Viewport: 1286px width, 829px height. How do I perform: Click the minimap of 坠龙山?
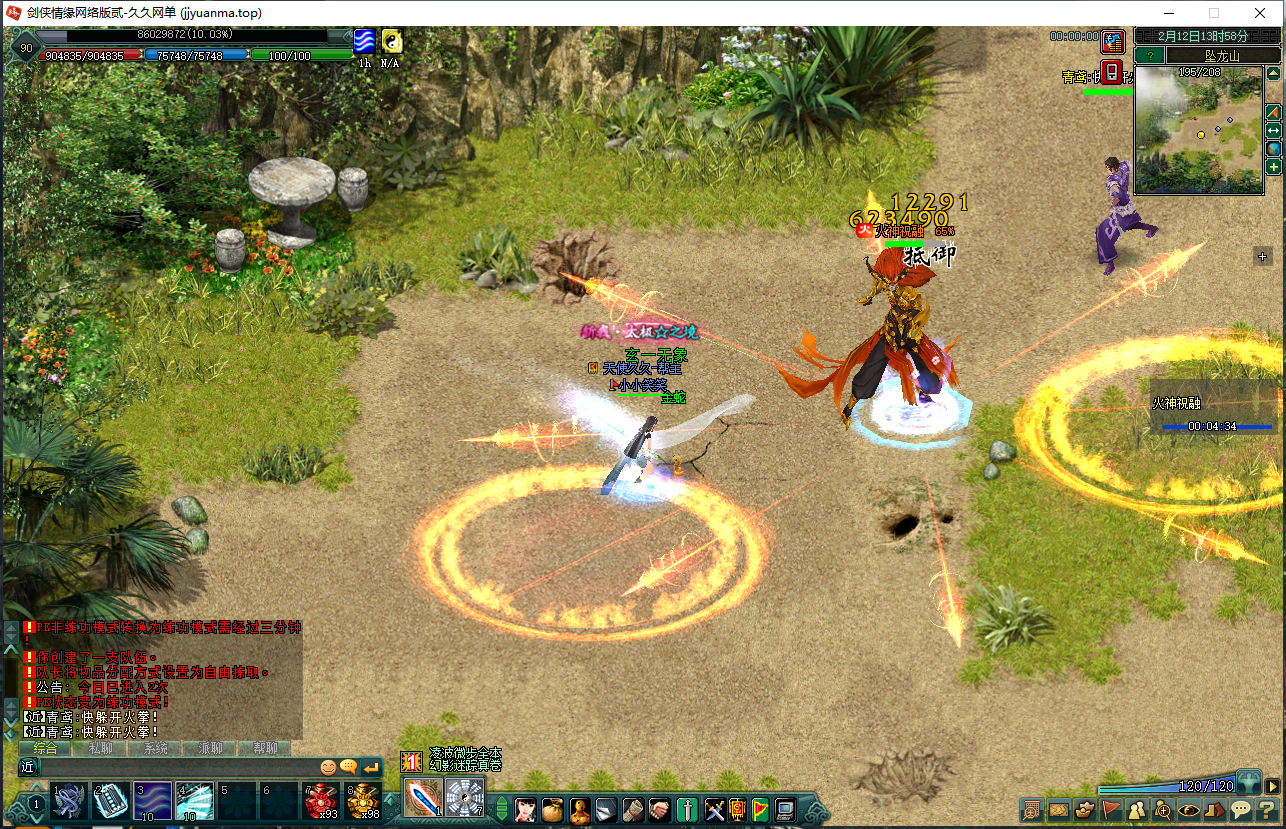point(1198,130)
